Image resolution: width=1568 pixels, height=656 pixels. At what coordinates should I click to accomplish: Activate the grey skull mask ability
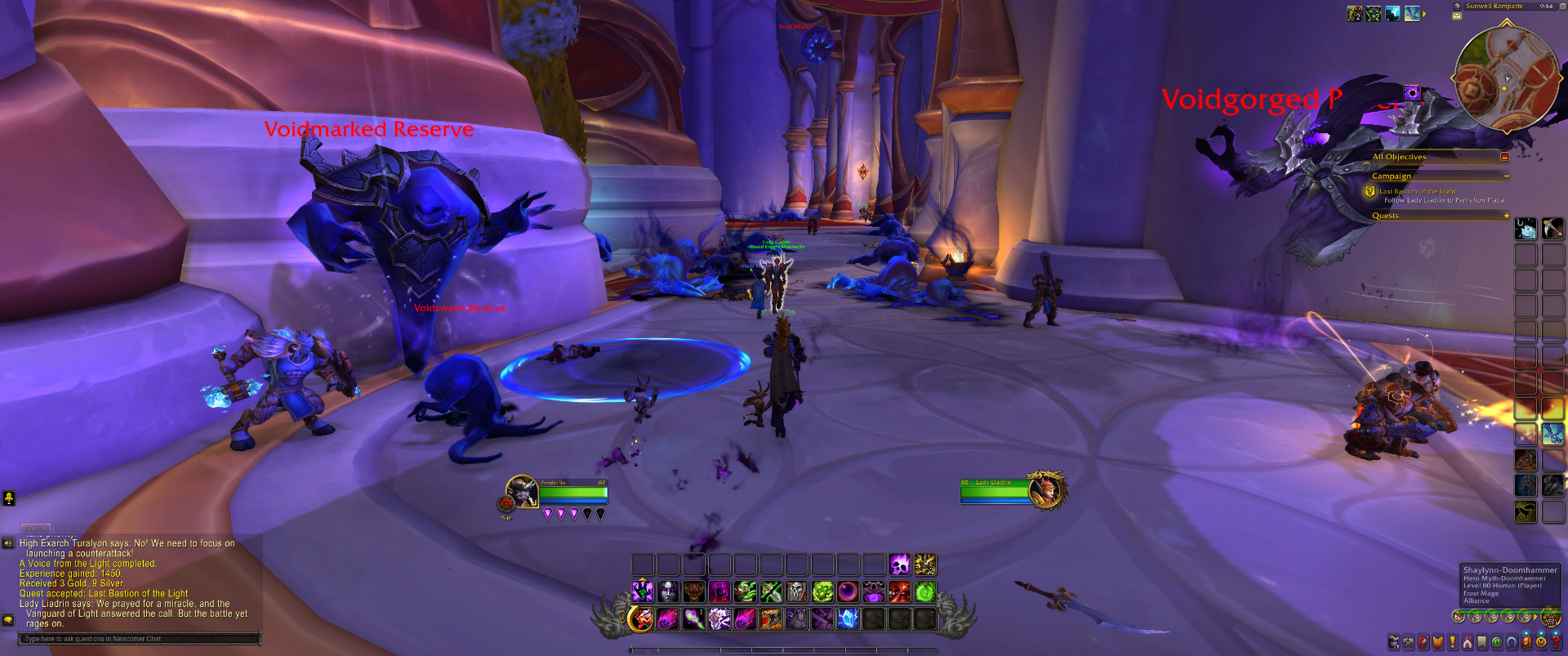[796, 591]
